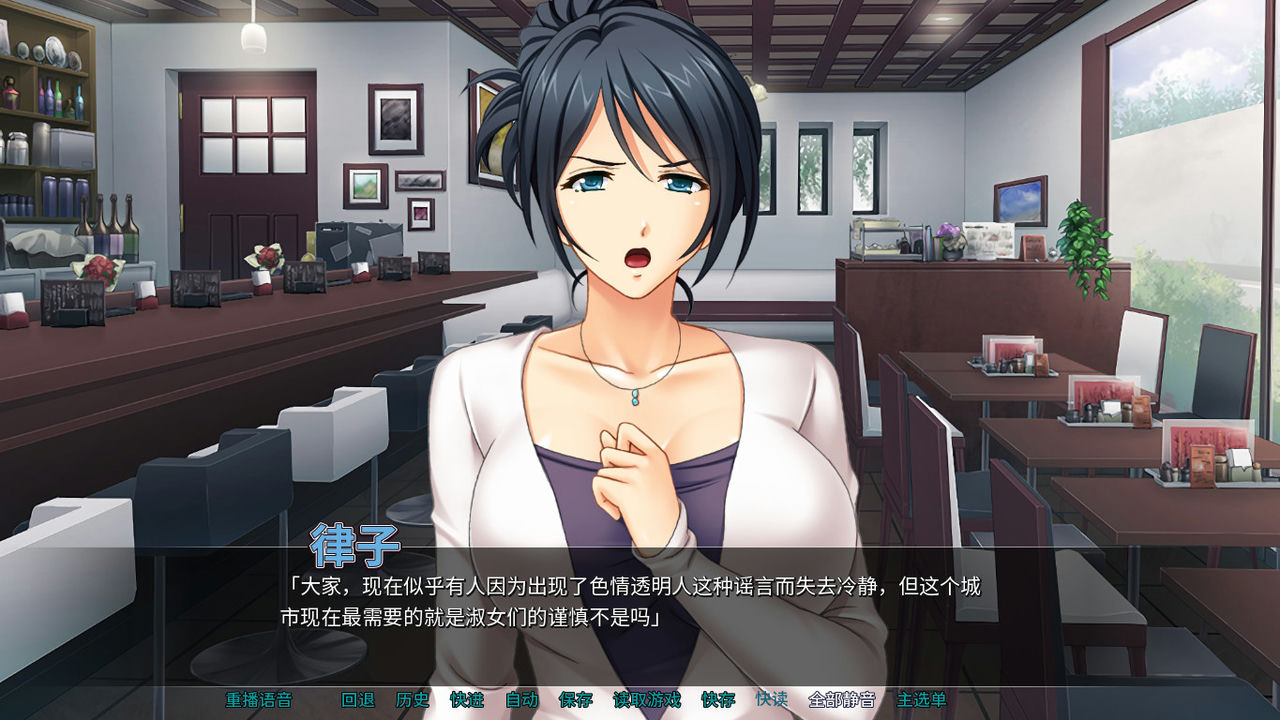Click 律子's sprite to continue the story
Image resolution: width=1280 pixels, height=720 pixels.
tap(630, 300)
